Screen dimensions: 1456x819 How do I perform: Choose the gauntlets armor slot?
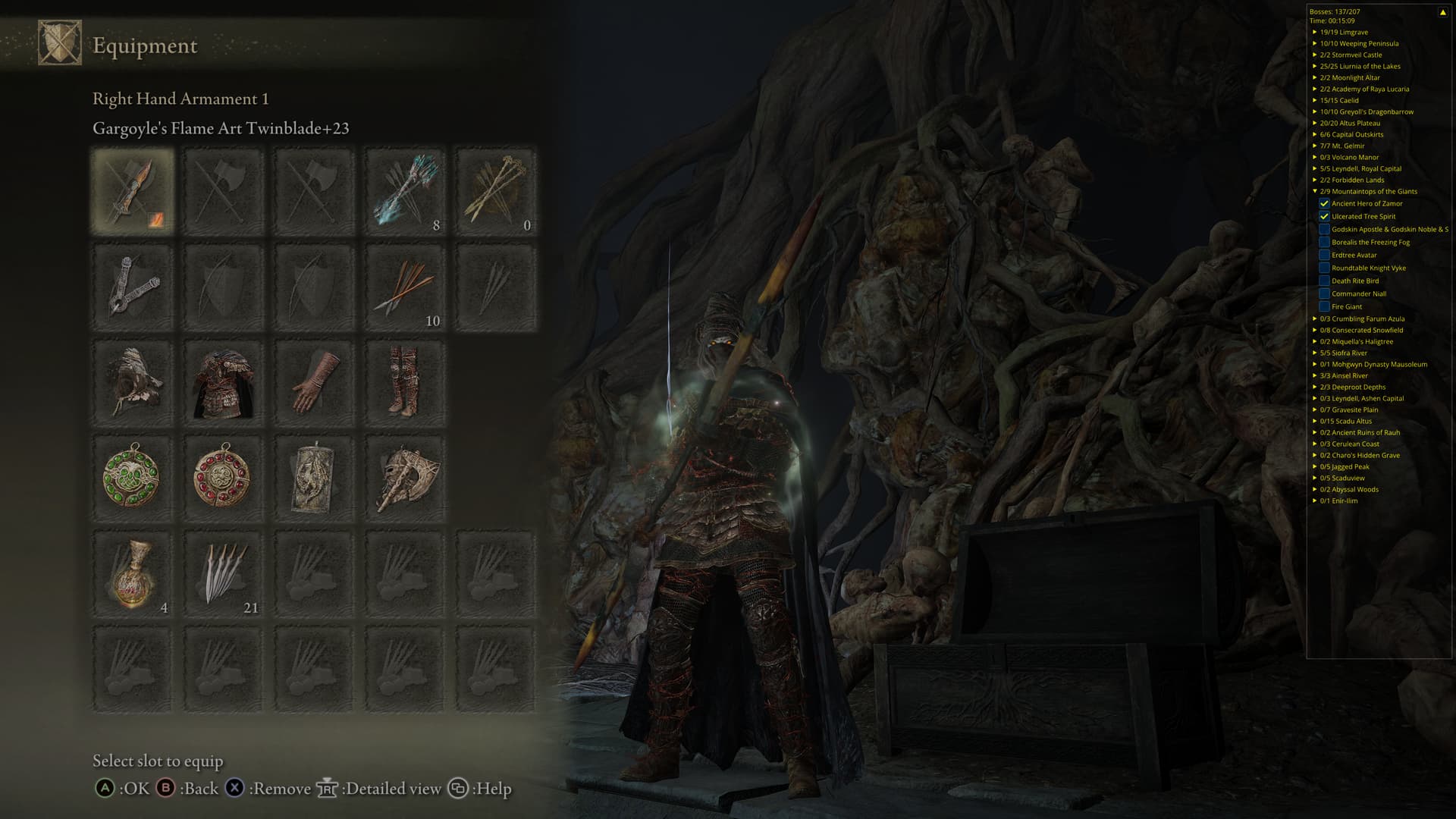pos(314,382)
